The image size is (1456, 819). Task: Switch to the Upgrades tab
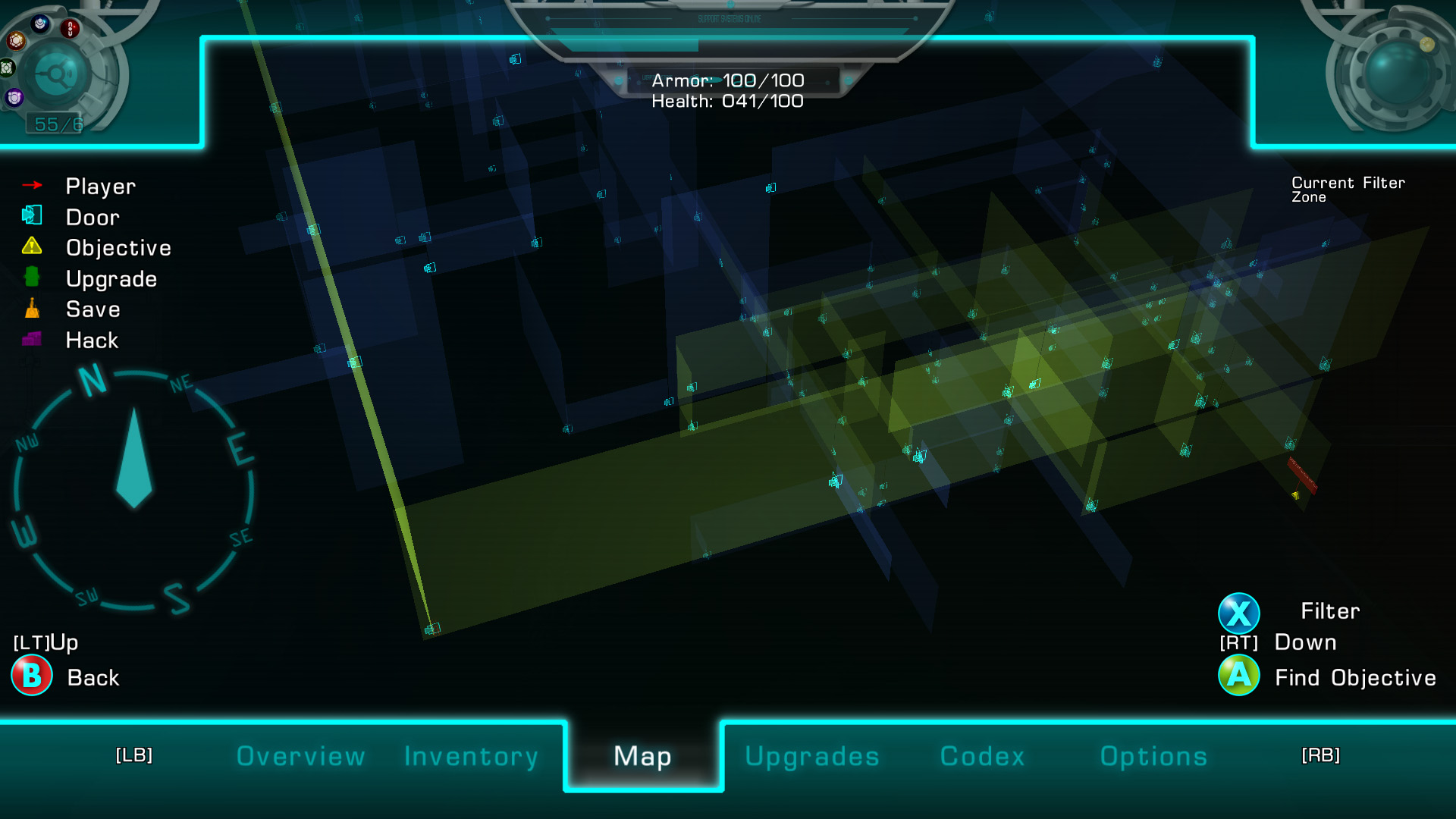[x=812, y=756]
